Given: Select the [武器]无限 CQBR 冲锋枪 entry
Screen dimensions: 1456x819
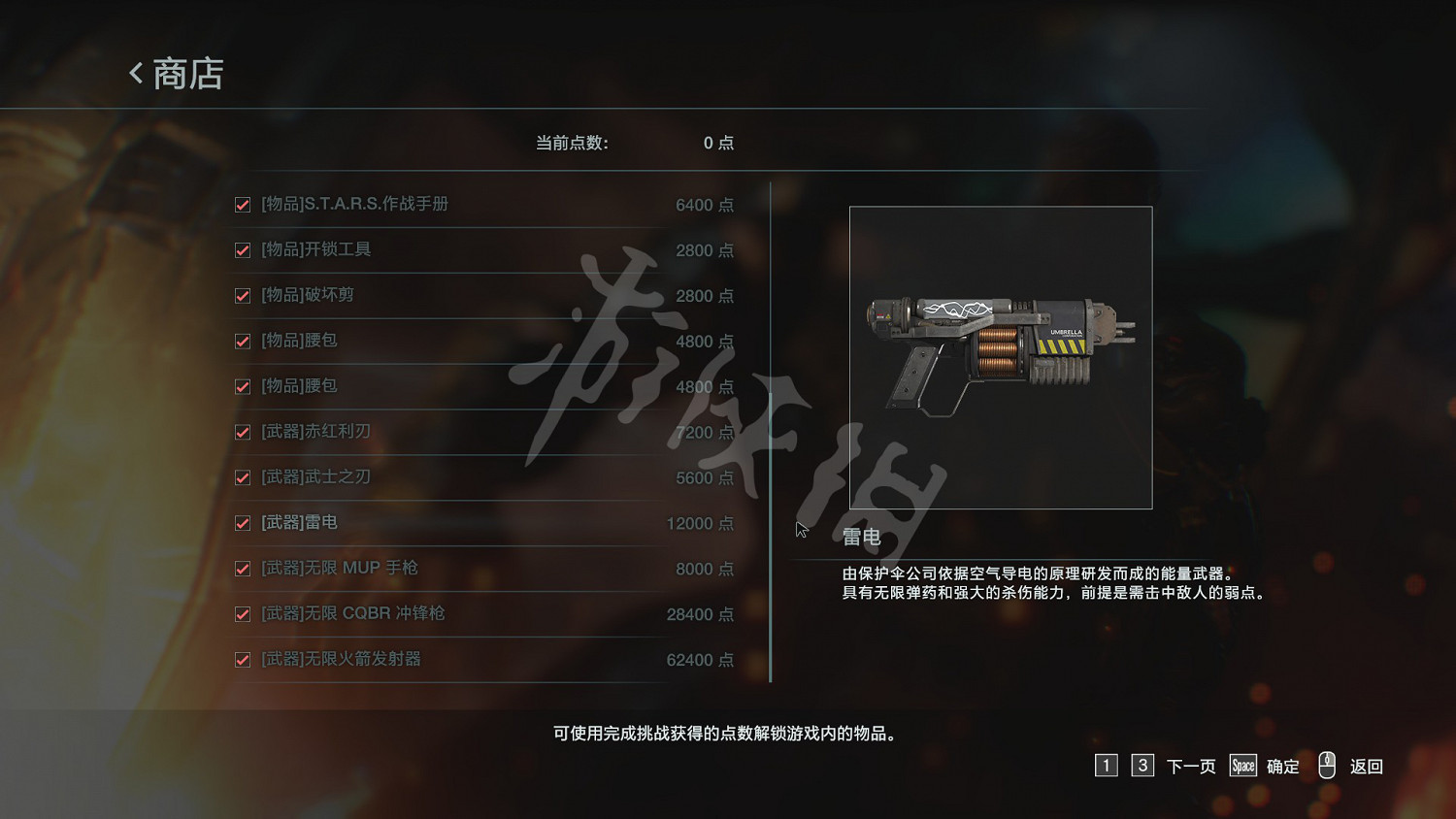Looking at the screenshot, I should coord(349,614).
